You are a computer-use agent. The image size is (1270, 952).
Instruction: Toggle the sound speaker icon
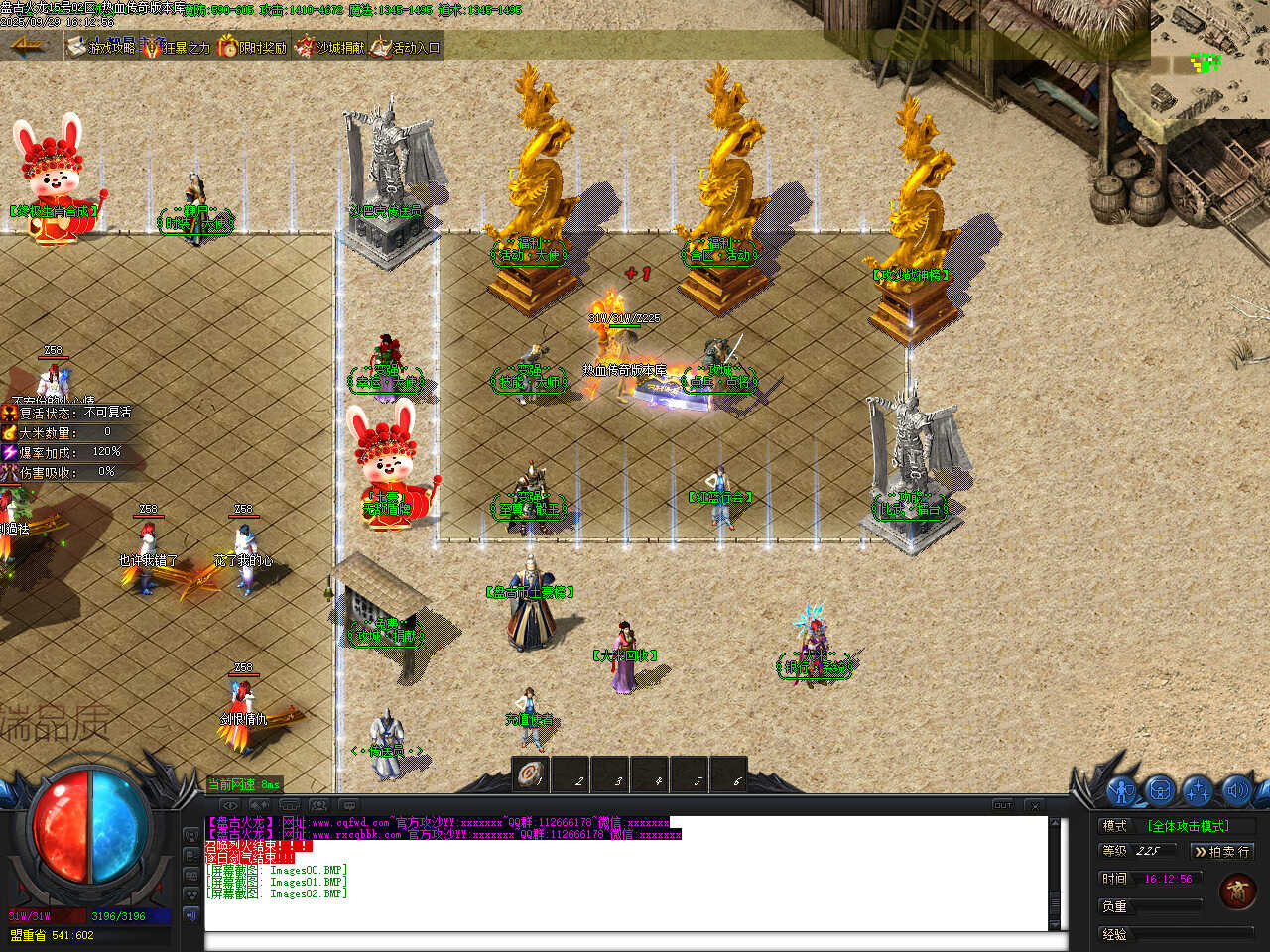1235,791
